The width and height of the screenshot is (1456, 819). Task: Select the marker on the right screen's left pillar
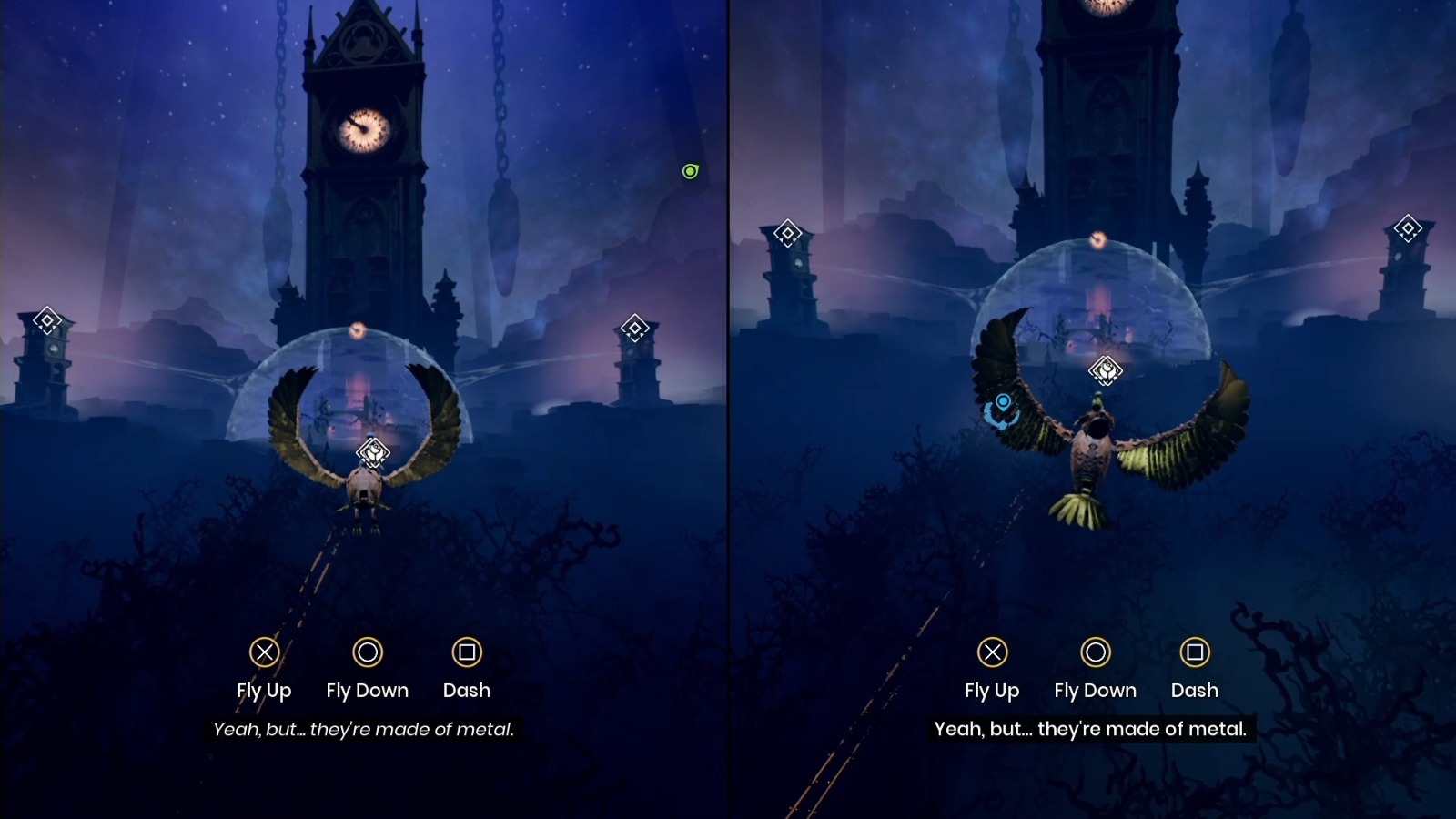coord(789,232)
